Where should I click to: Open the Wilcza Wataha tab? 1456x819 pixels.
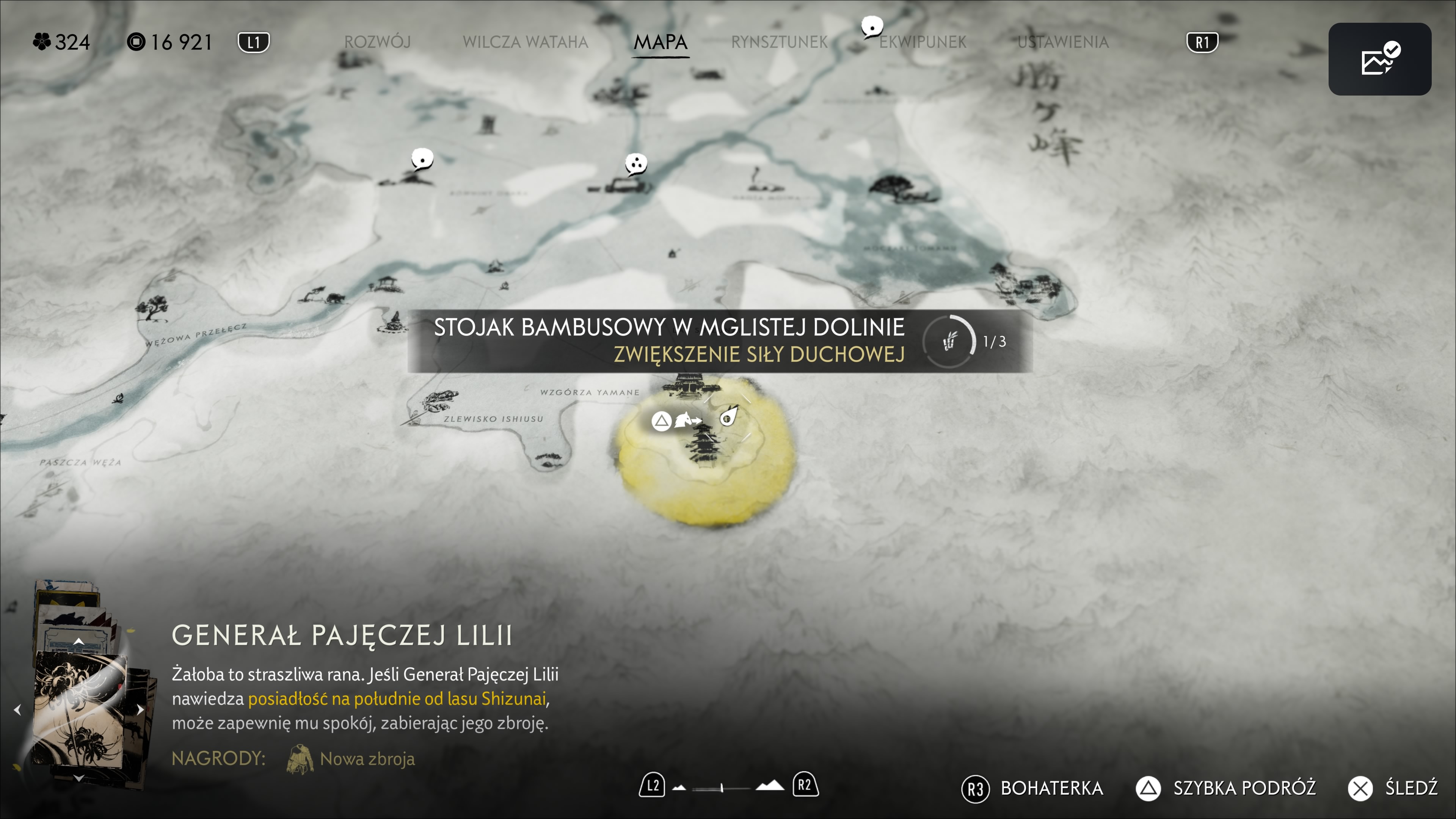tap(525, 42)
